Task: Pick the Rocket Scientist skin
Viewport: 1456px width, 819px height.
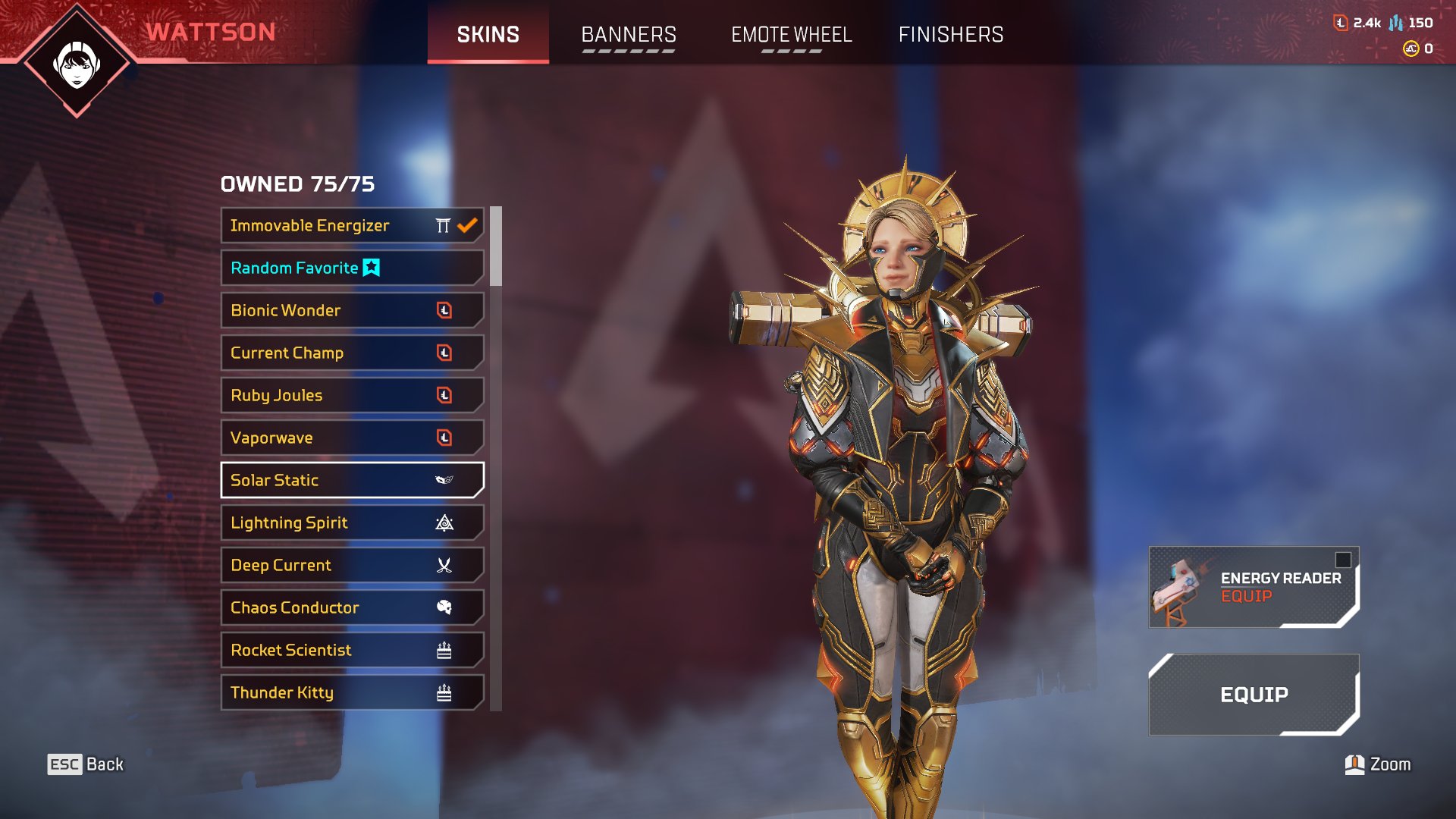Action: (352, 650)
